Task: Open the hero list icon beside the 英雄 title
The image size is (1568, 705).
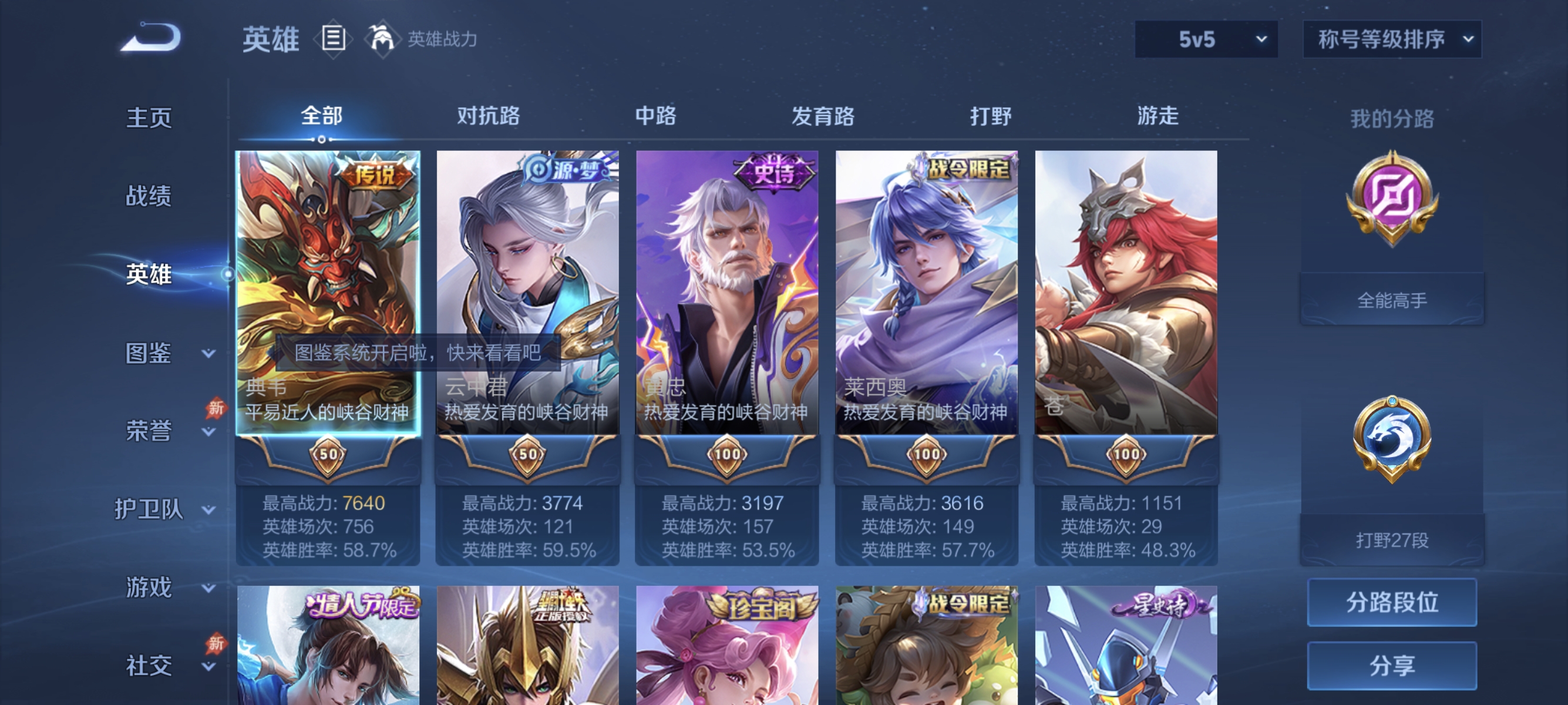Action: click(333, 39)
